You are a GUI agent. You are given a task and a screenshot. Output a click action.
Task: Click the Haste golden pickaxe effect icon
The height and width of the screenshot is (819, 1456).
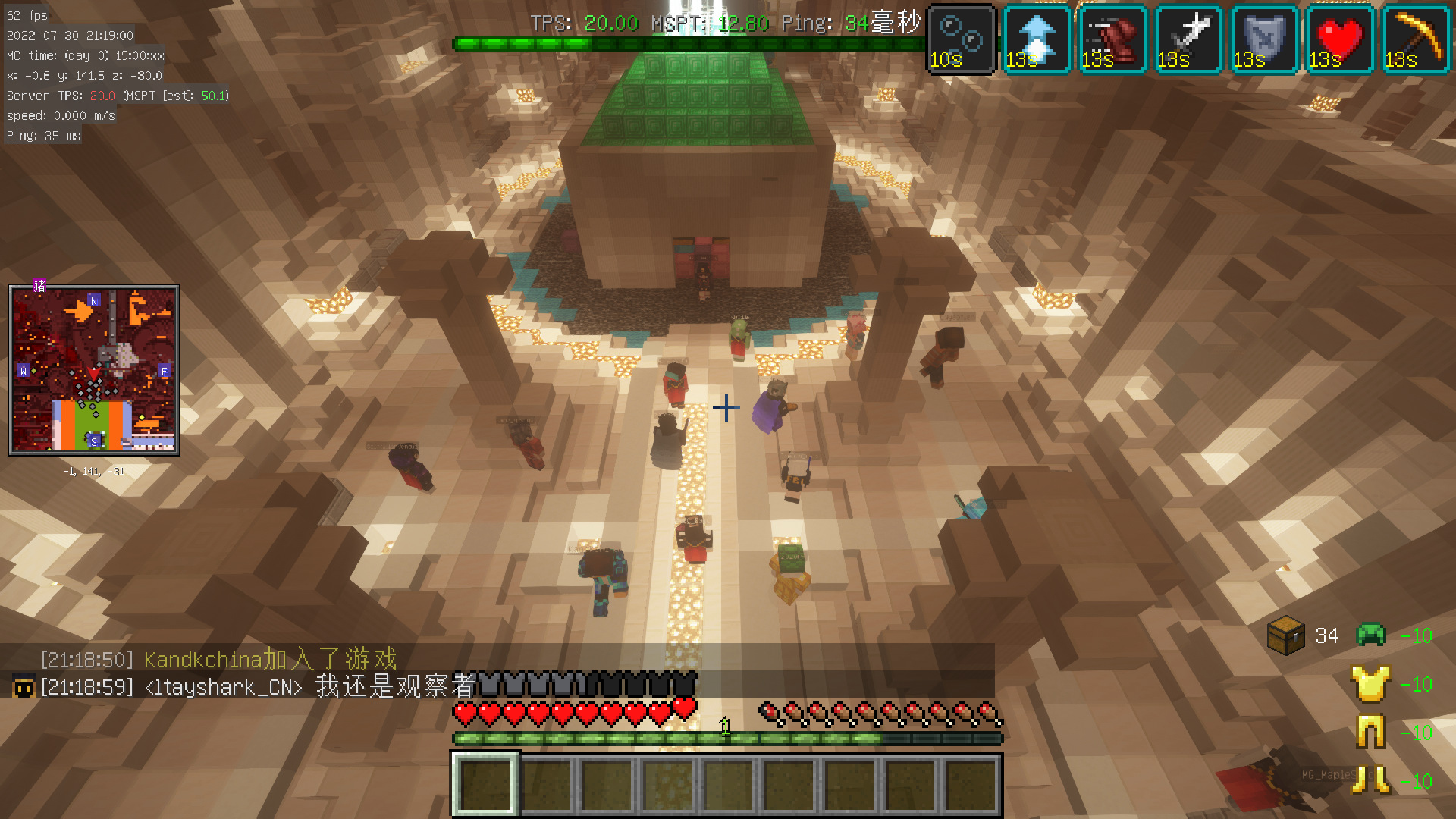pyautogui.click(x=1416, y=39)
